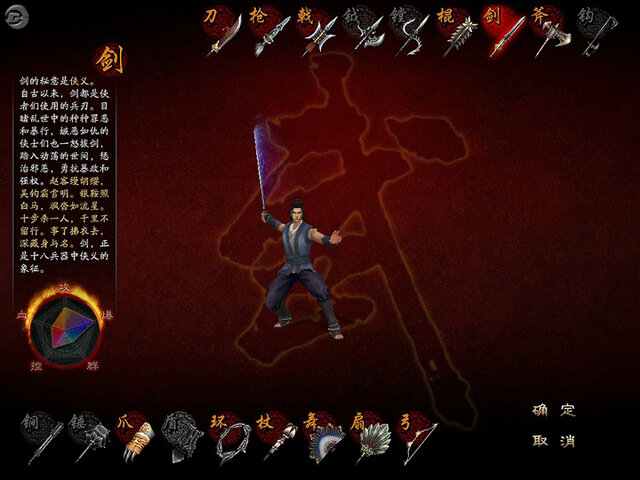Cancel selection with 取消
Viewport: 640px width, 480px height.
554,441
